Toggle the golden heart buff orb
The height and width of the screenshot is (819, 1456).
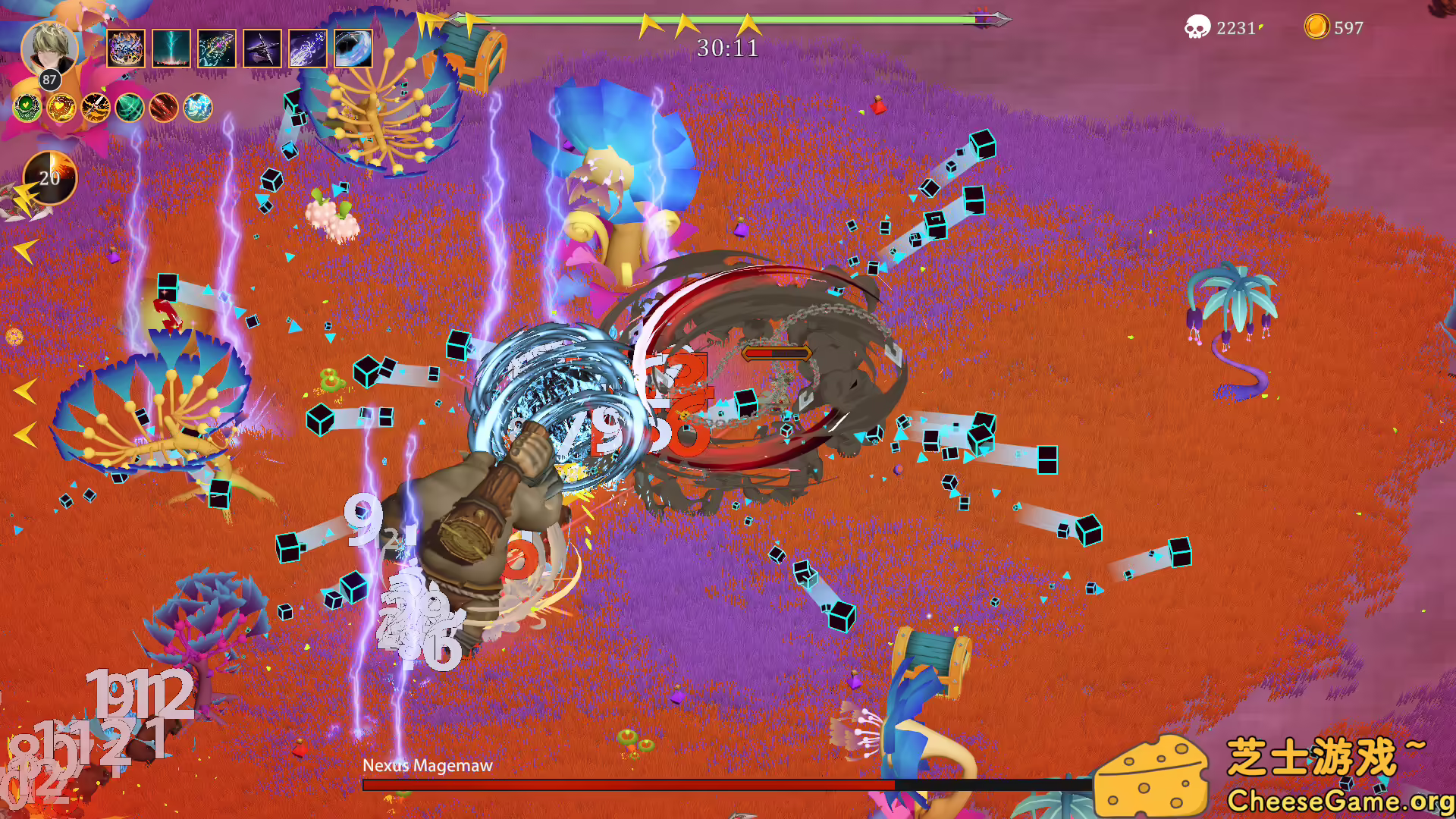[x=61, y=108]
